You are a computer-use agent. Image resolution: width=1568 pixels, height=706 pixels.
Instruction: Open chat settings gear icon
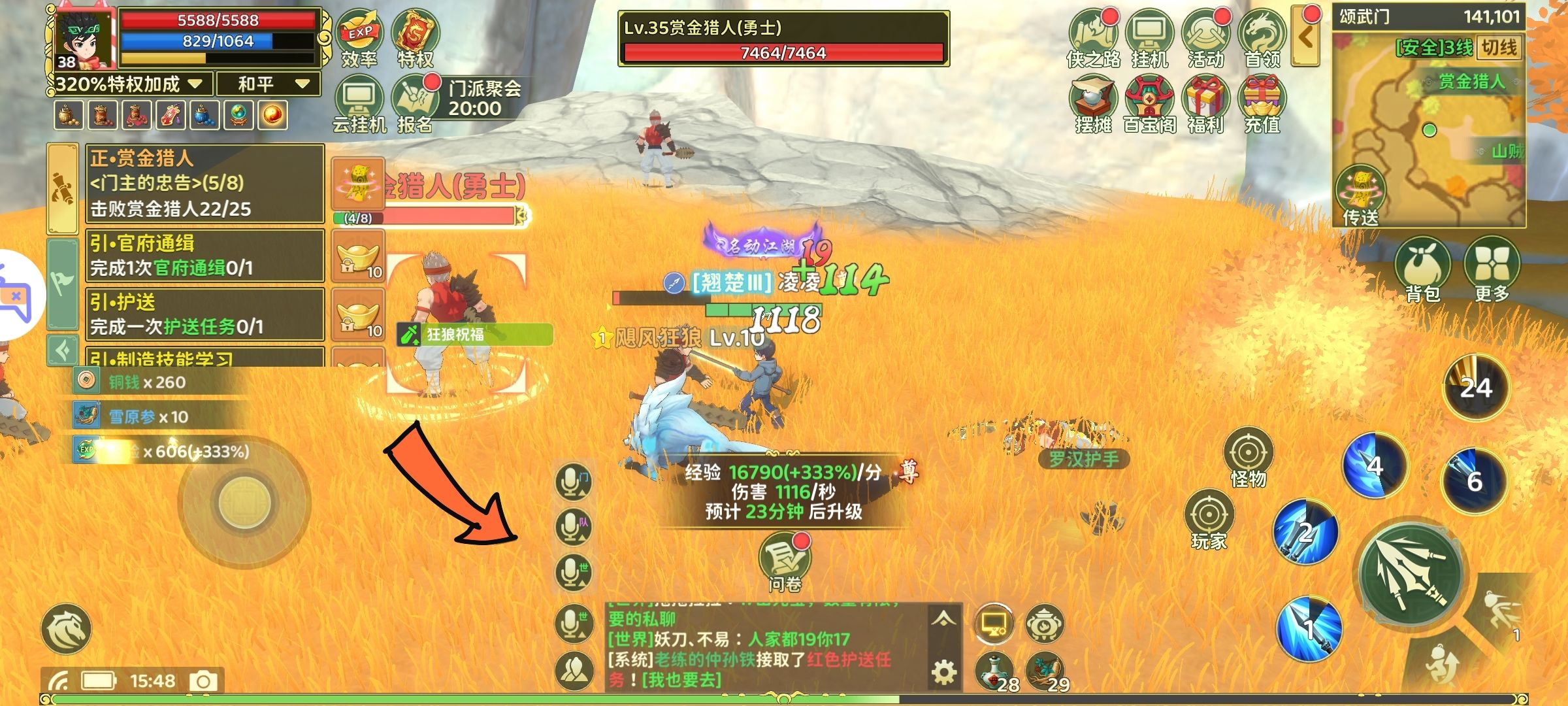(943, 672)
